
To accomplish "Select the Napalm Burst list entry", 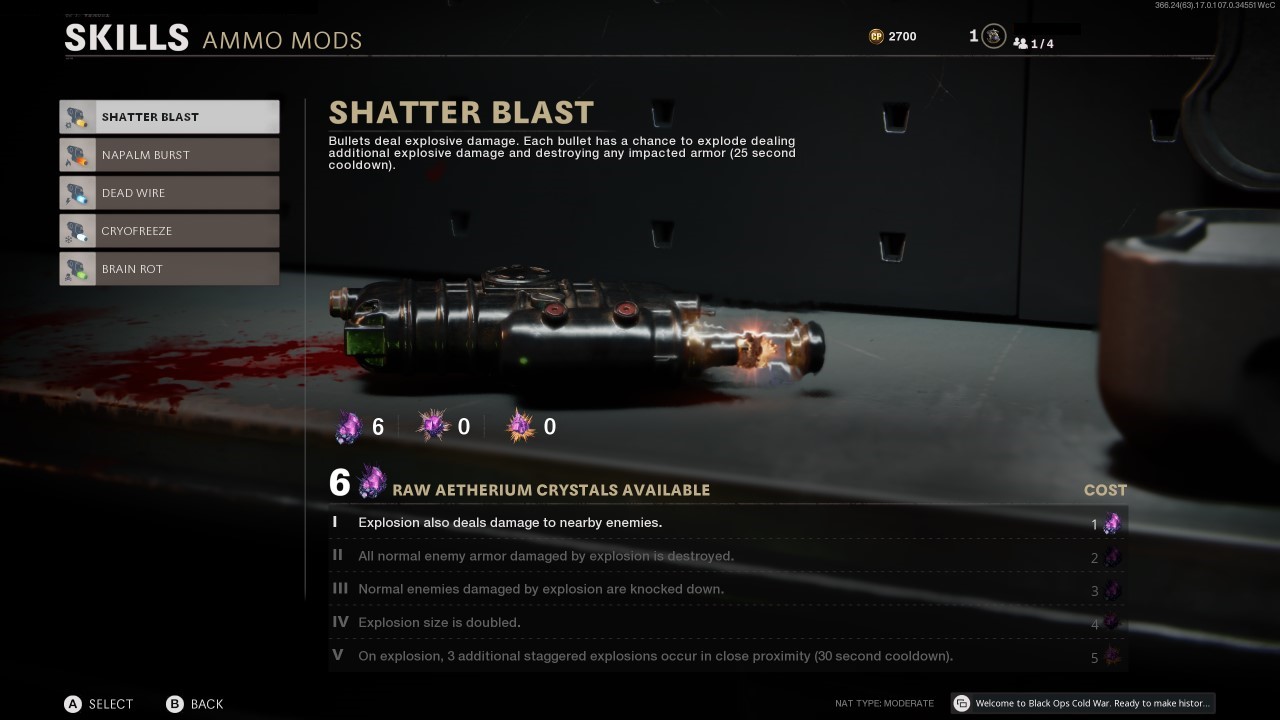I will [169, 154].
